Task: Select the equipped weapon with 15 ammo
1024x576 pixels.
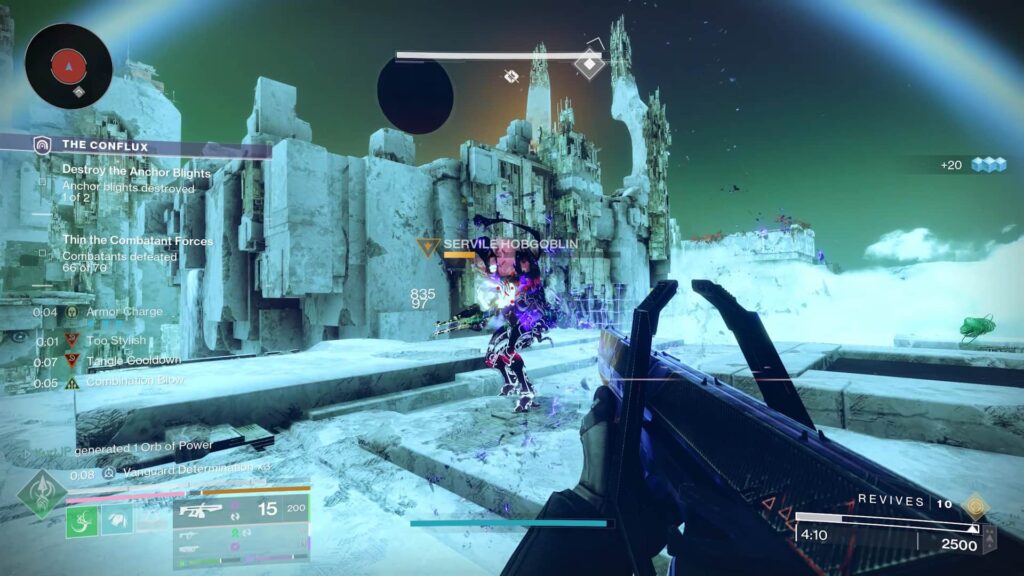Action: [241, 510]
